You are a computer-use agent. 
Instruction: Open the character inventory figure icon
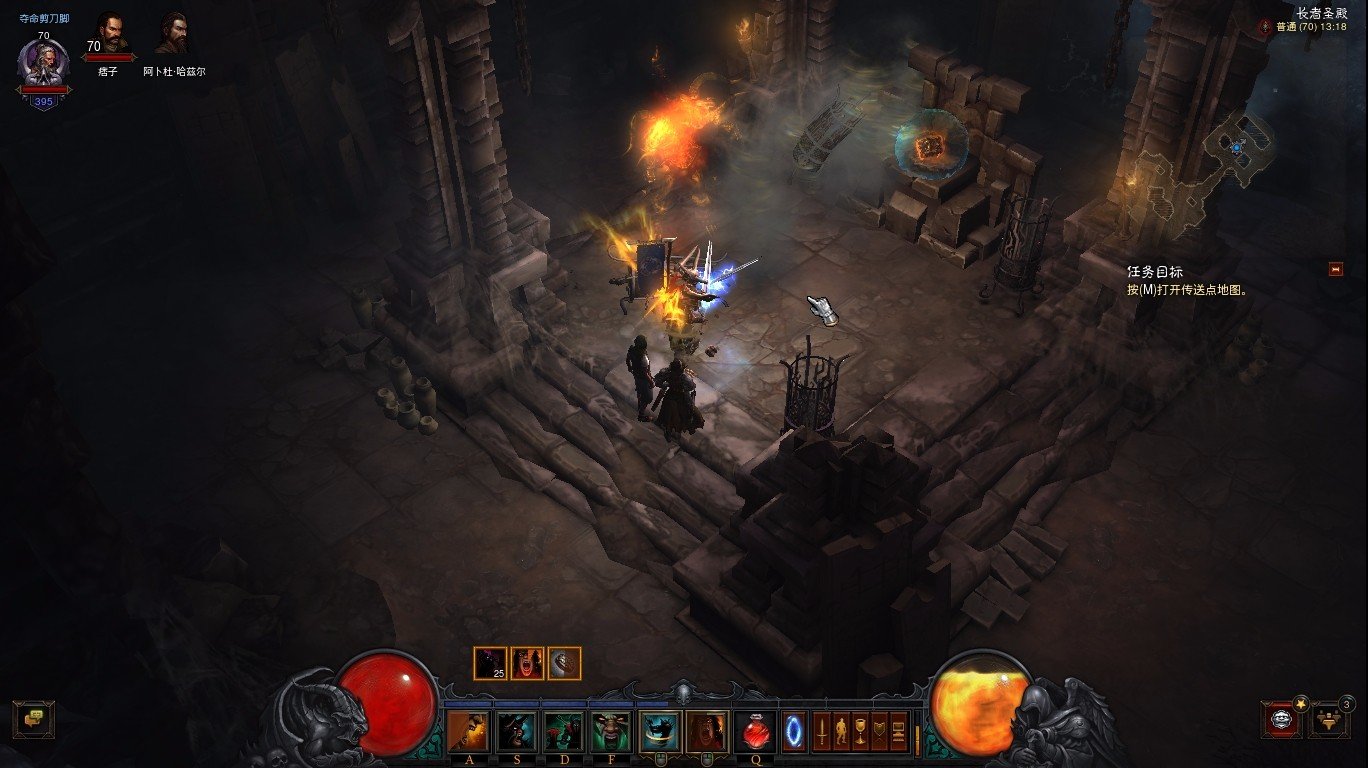(841, 732)
